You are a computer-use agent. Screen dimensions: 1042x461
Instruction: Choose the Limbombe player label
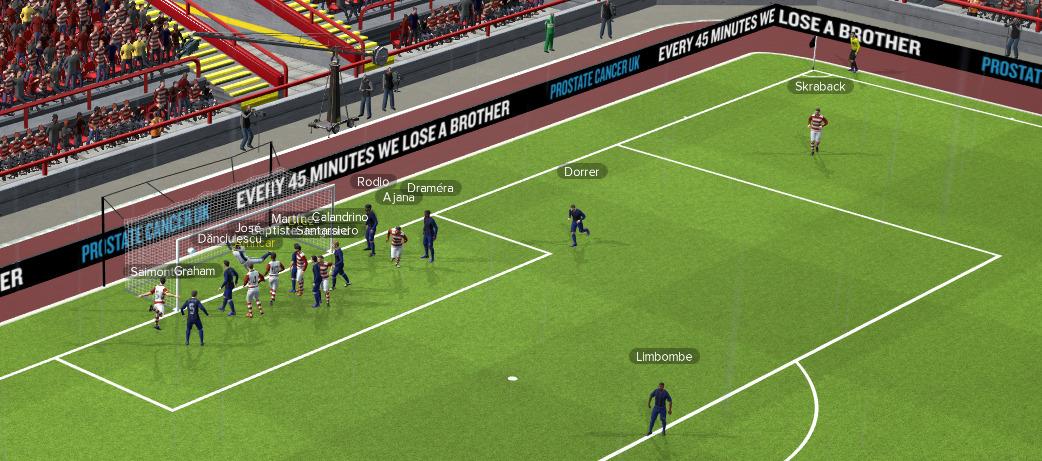(x=663, y=356)
